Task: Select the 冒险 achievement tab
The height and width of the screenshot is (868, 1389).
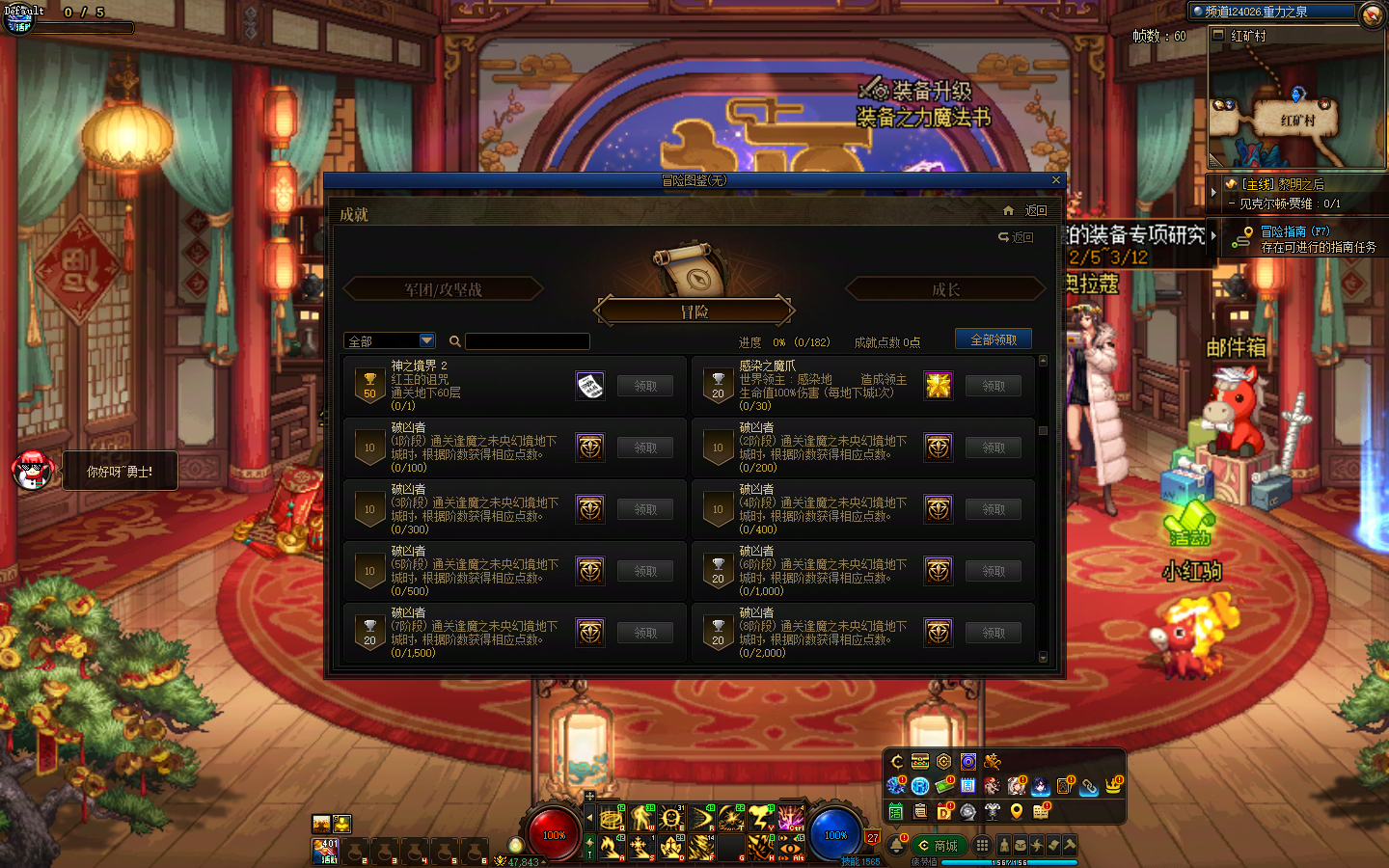Action: (x=694, y=312)
